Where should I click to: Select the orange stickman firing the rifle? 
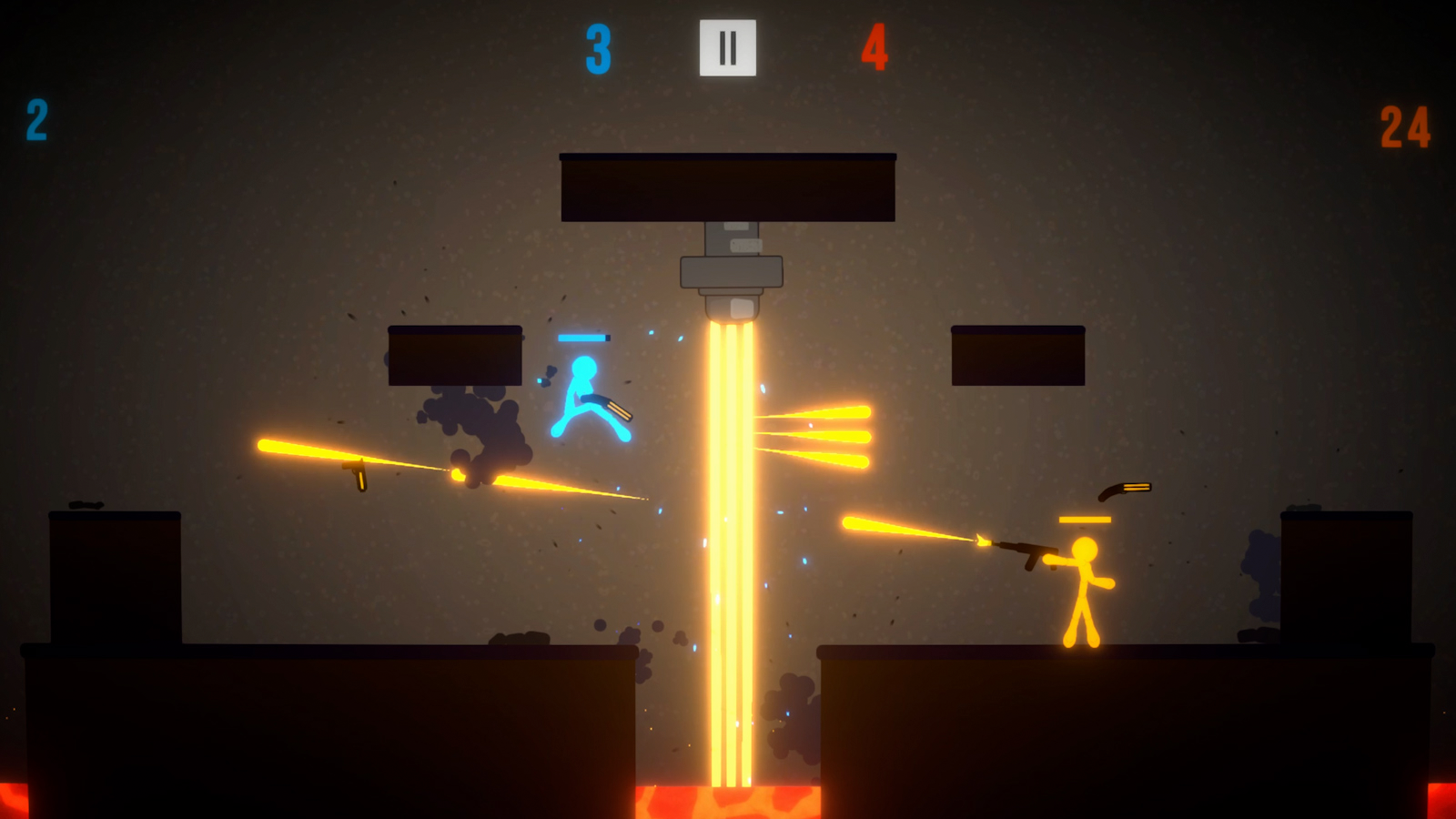click(1083, 591)
